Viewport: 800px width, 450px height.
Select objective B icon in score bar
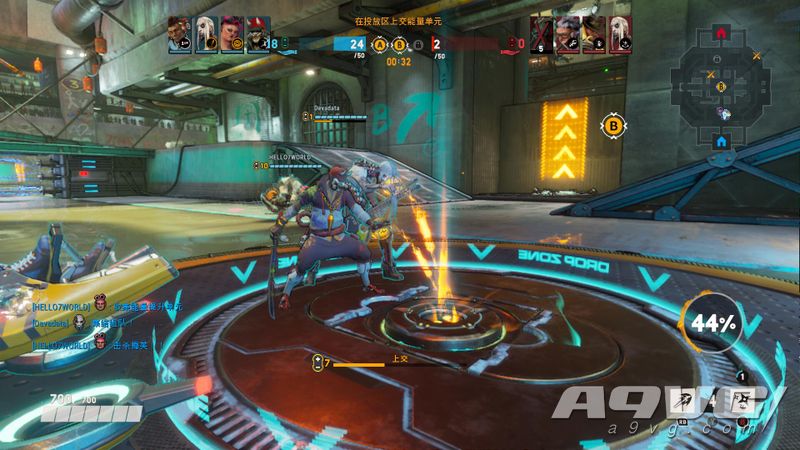[399, 44]
